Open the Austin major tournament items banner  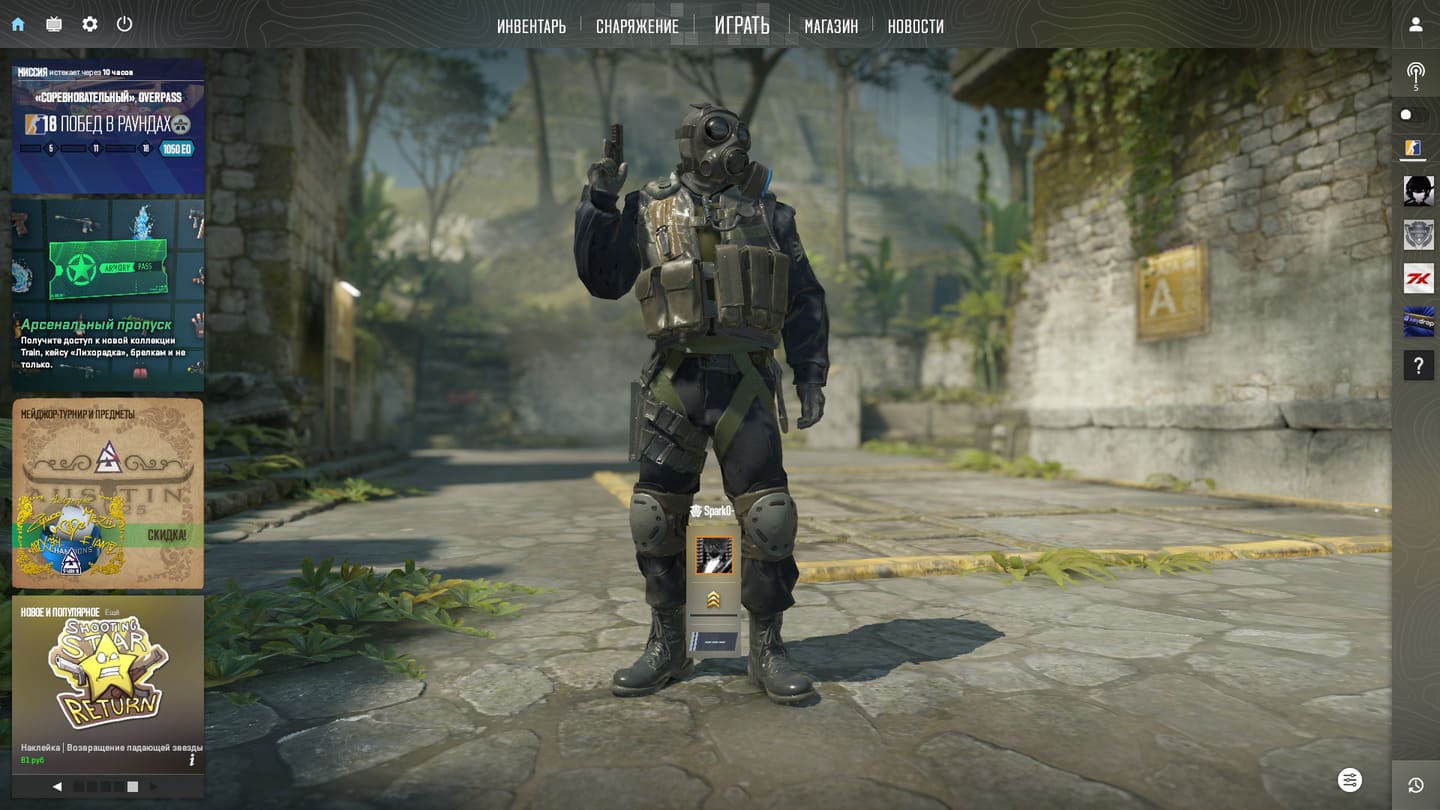pyautogui.click(x=108, y=493)
